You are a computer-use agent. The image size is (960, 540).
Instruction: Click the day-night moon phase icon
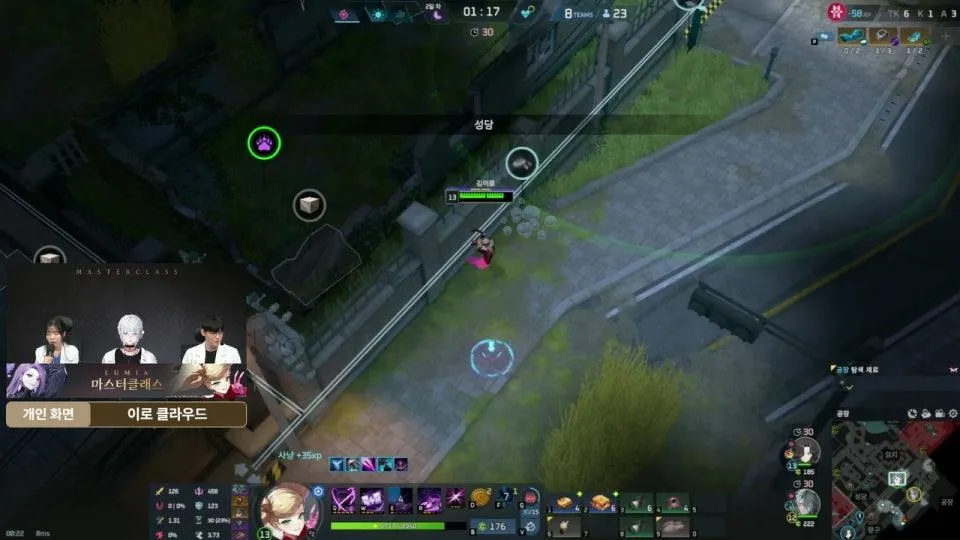point(434,14)
